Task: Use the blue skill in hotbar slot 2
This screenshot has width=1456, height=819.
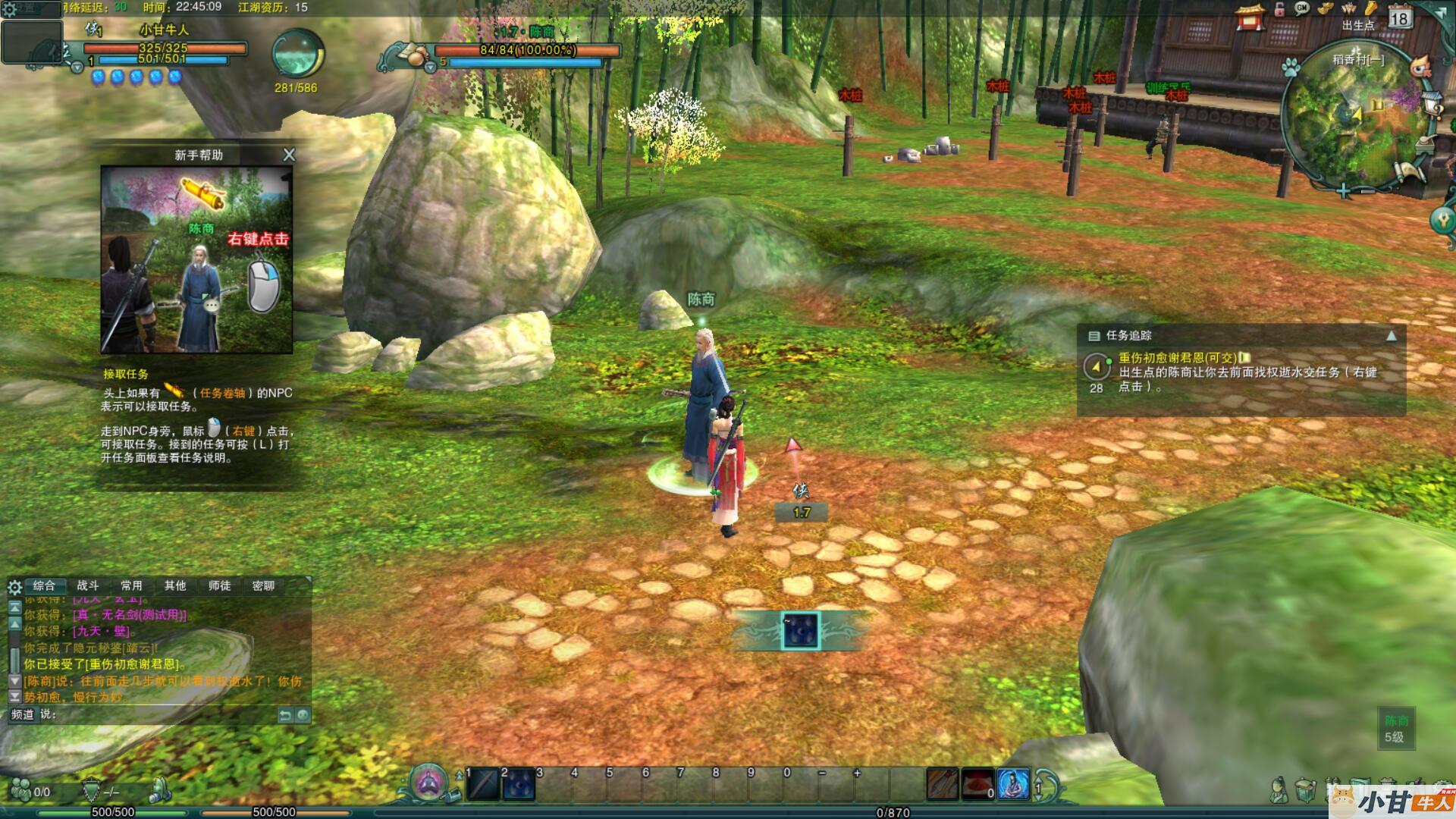Action: coord(519,785)
